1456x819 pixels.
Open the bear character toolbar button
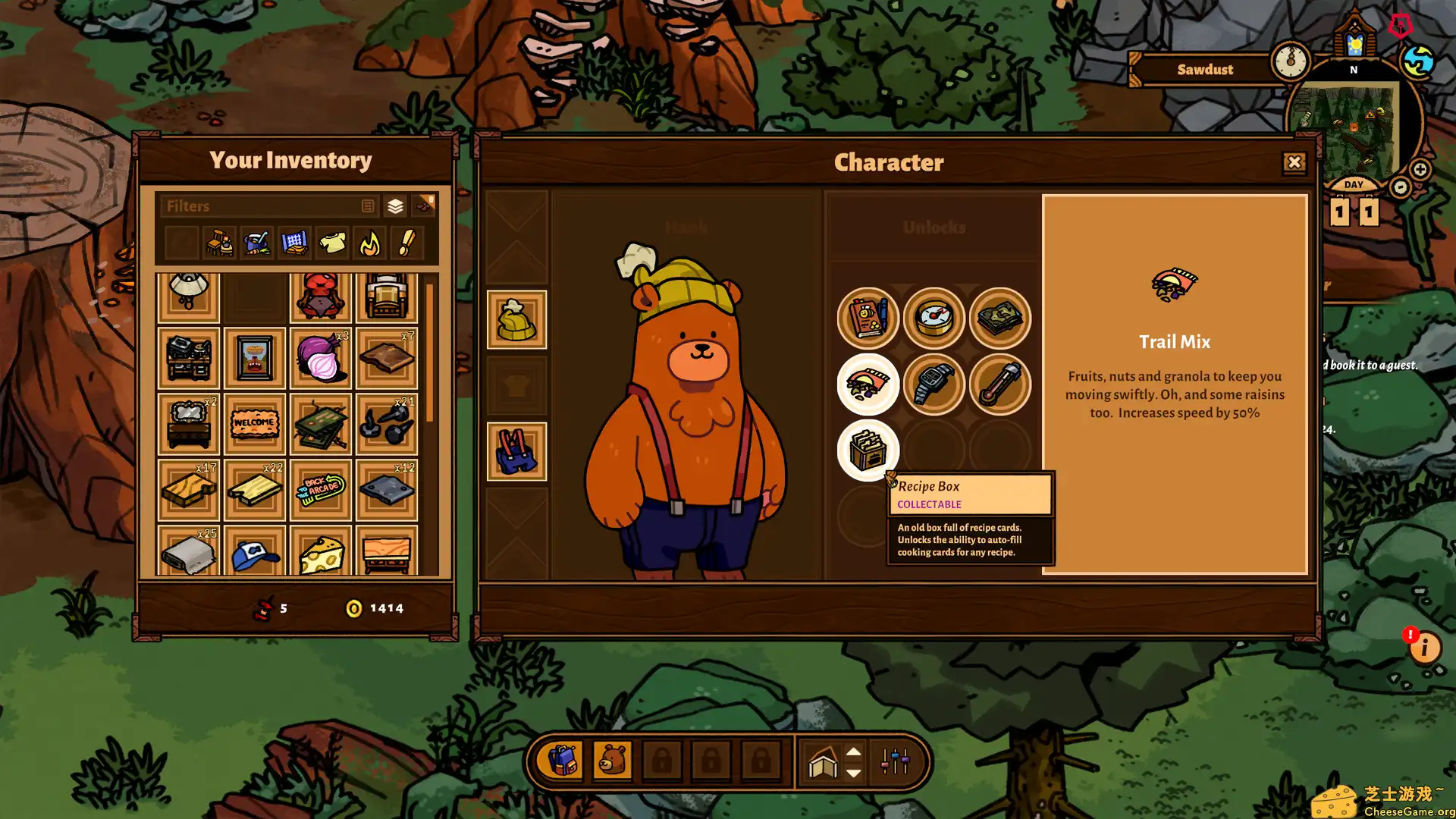tap(612, 761)
